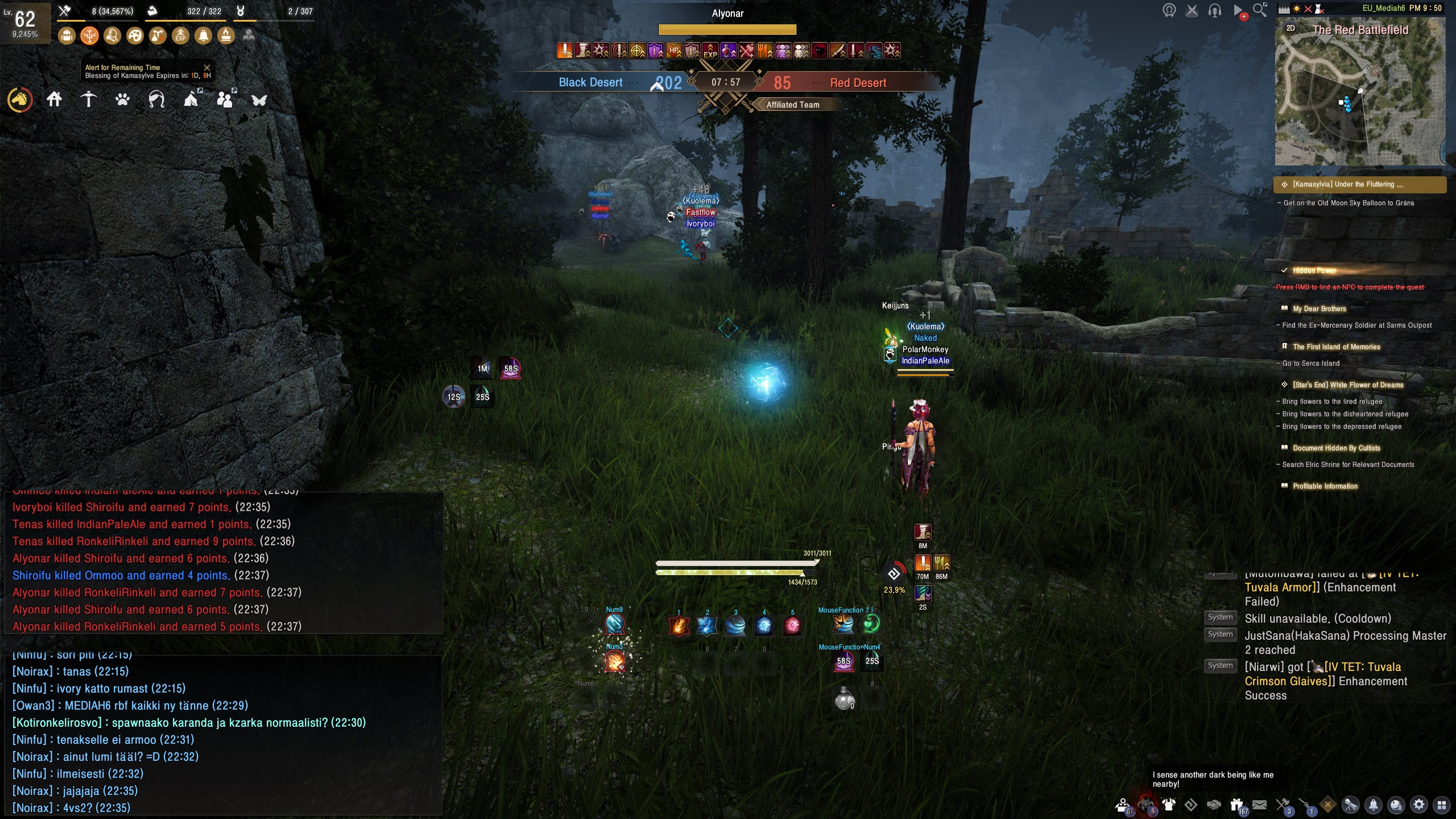
Task: Open the mail envelope icon
Action: click(x=1259, y=805)
